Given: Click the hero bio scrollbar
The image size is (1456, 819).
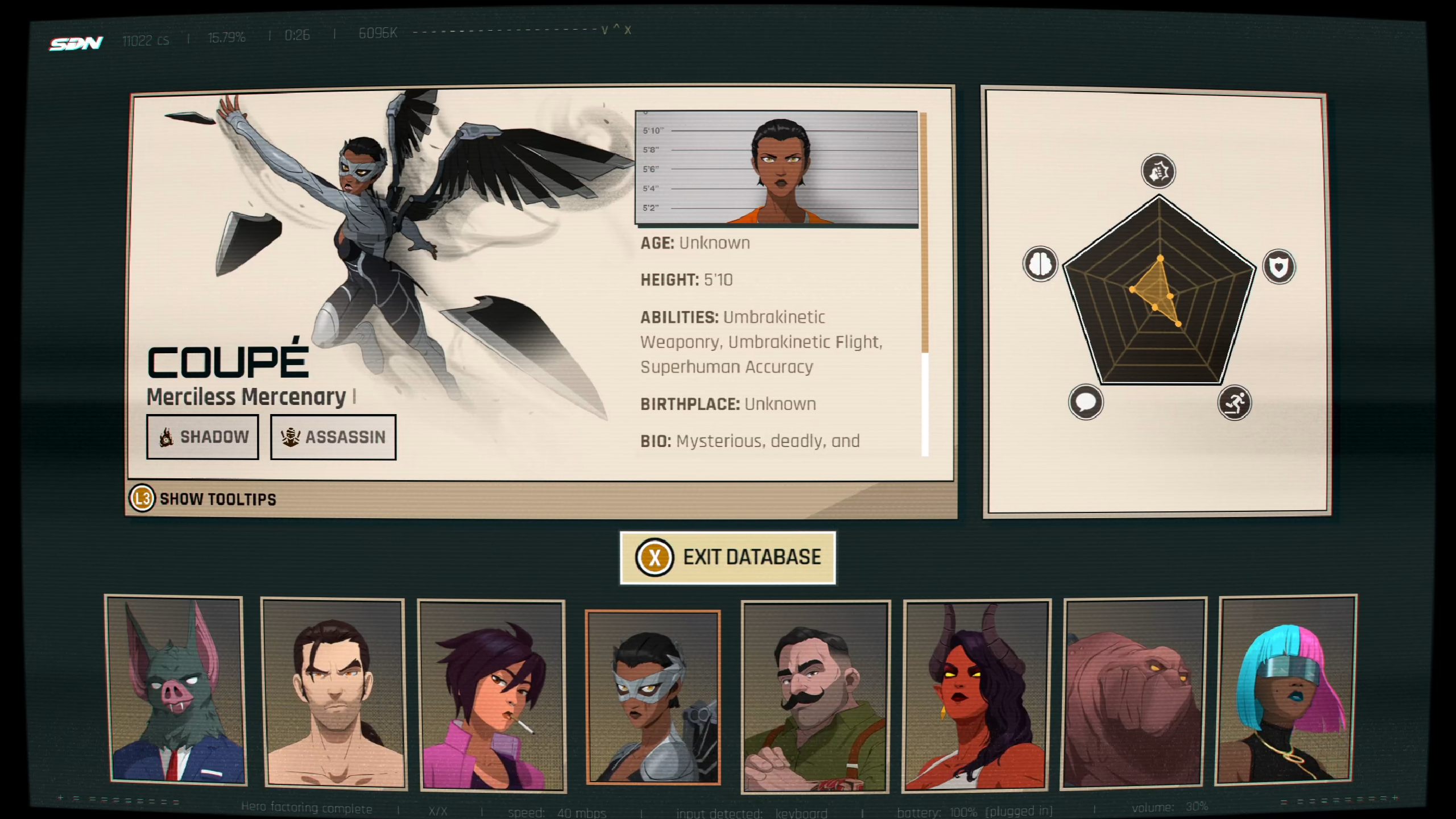Looking at the screenshot, I should coord(924,284).
